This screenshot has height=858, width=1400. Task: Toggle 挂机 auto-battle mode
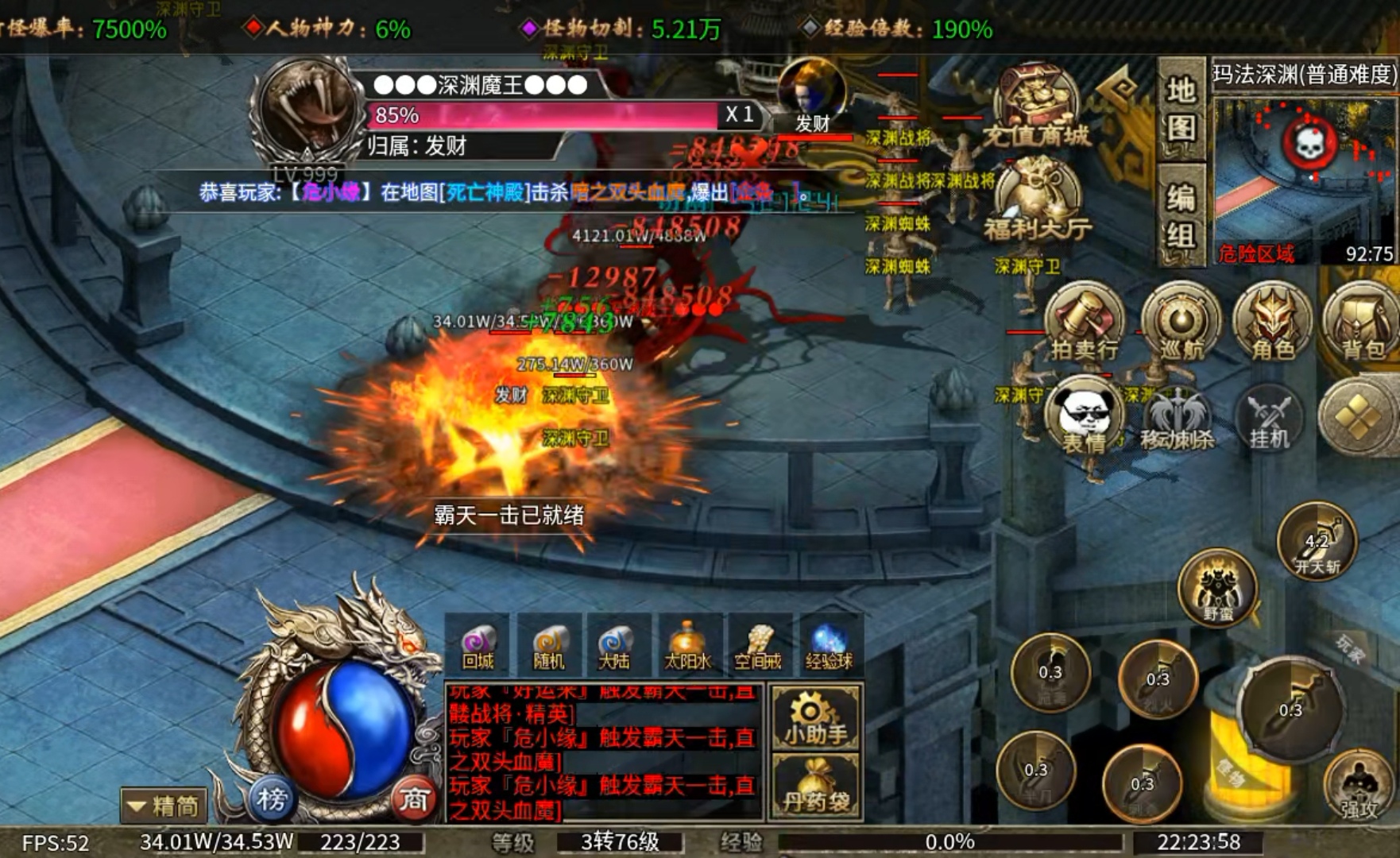pos(1269,417)
